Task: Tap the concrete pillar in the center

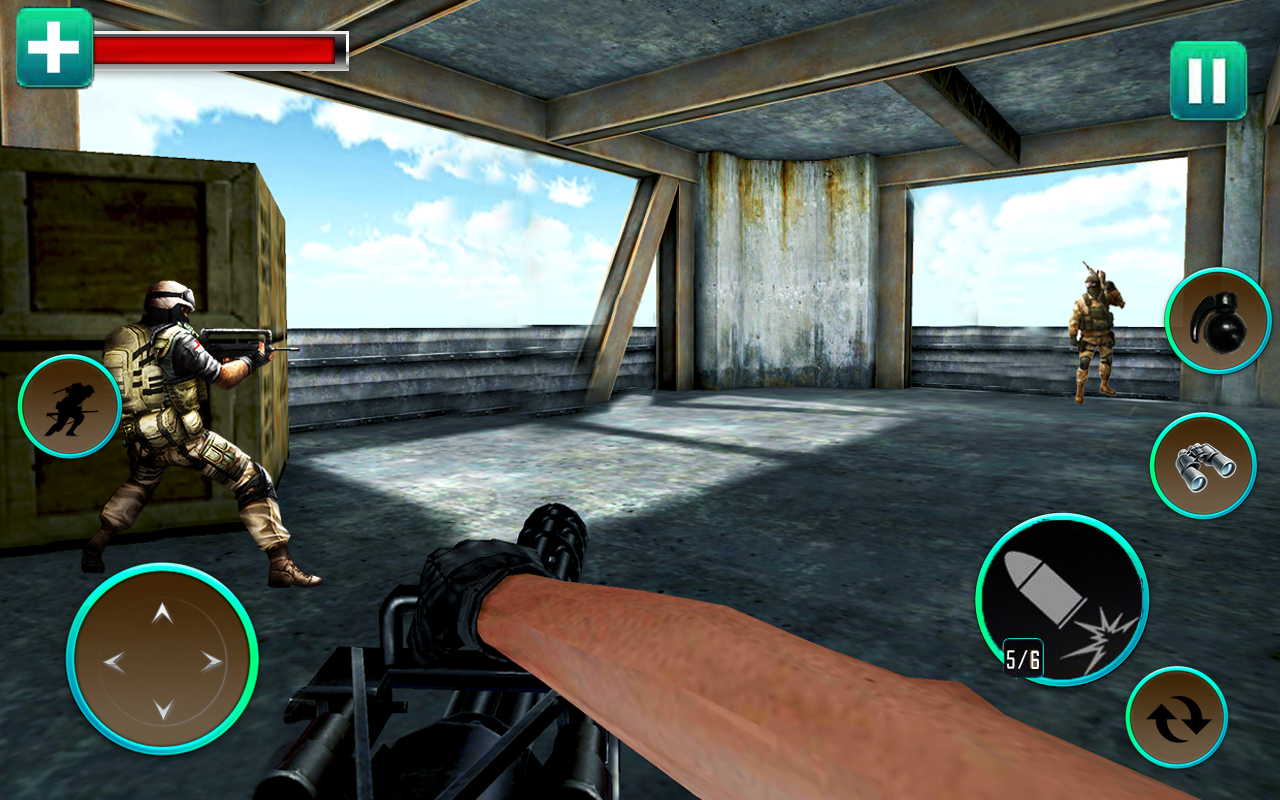Action: 790,280
